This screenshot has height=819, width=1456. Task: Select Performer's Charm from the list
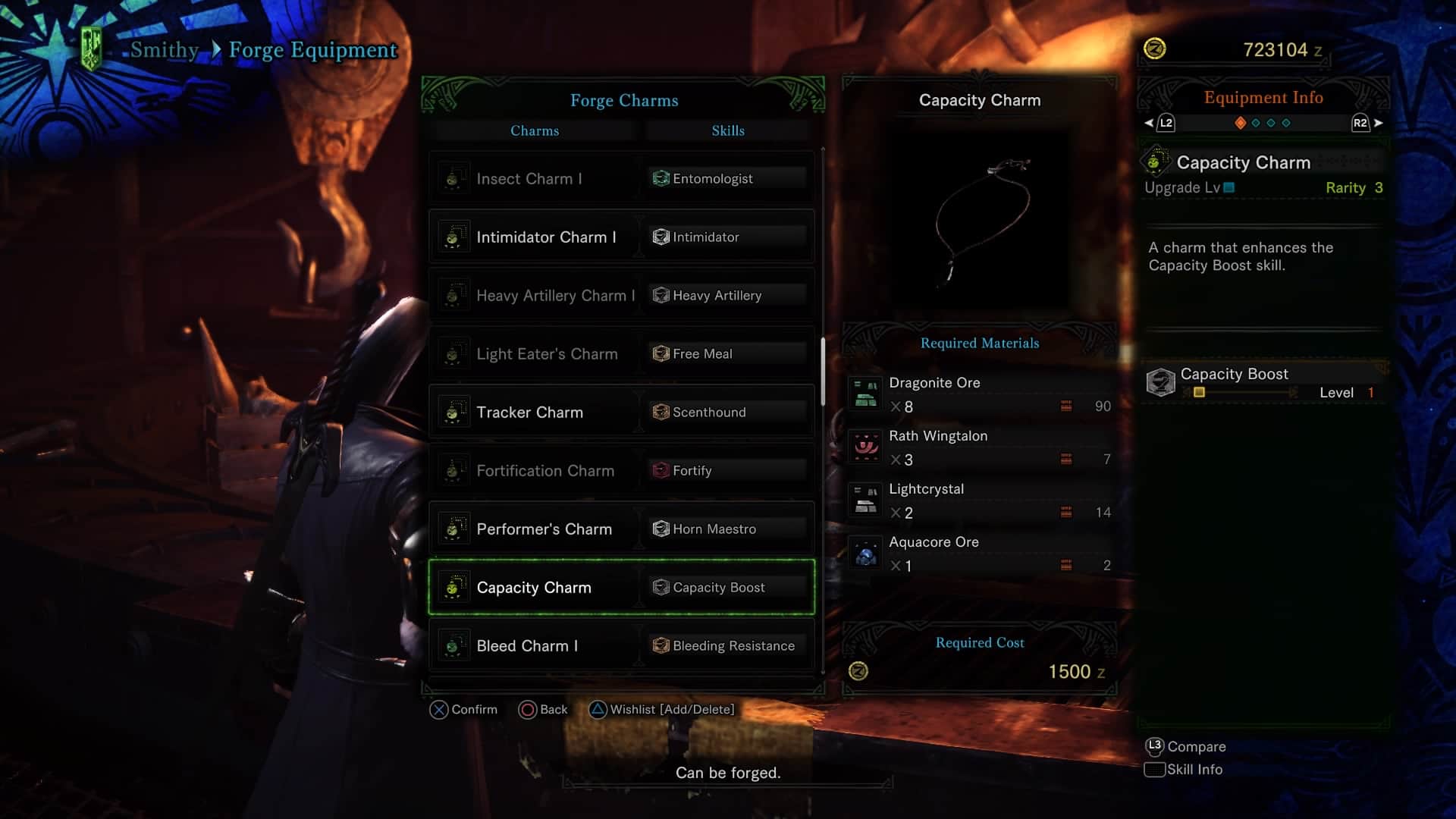point(621,529)
